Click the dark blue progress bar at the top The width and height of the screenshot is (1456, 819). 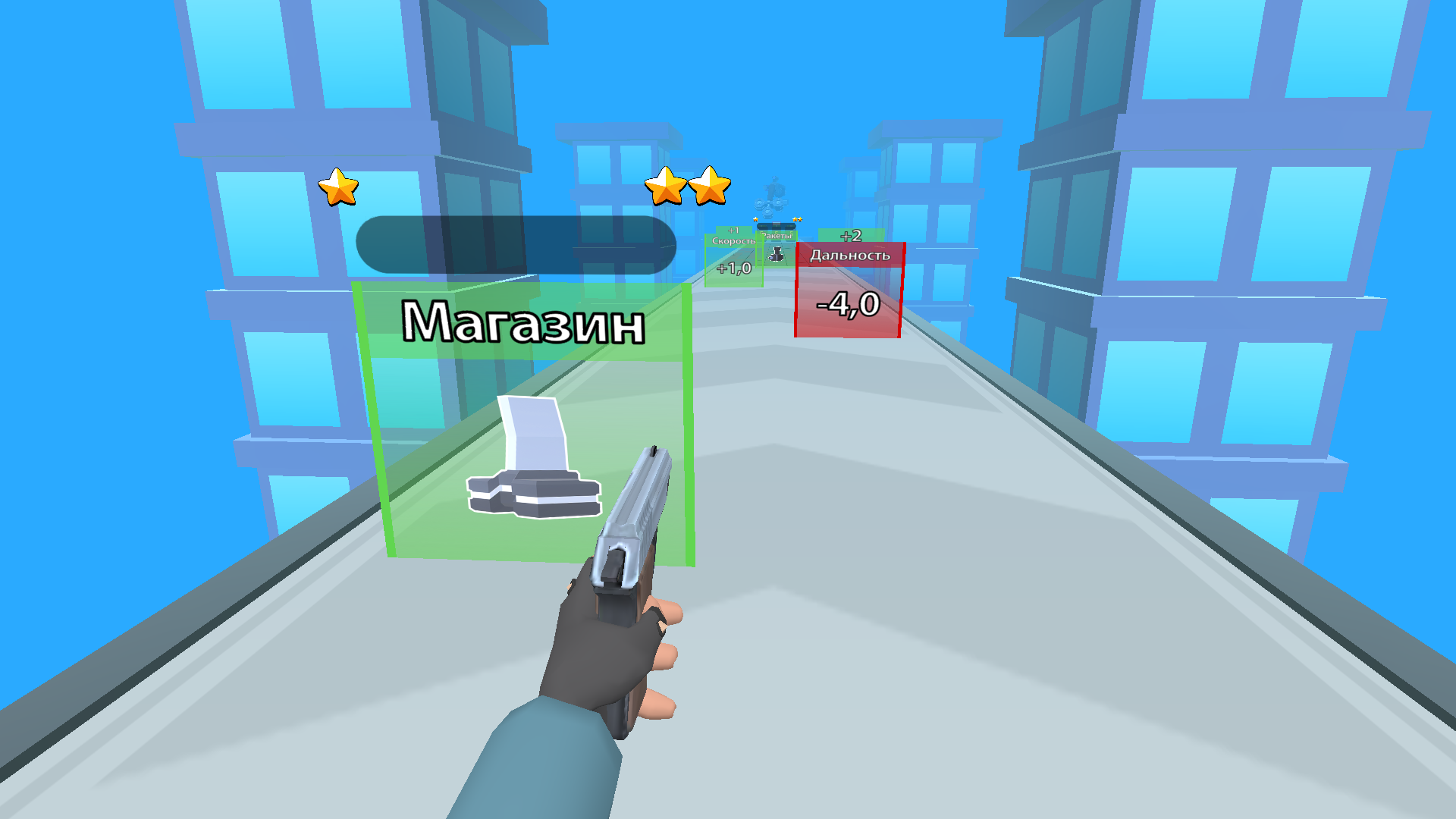point(519,244)
